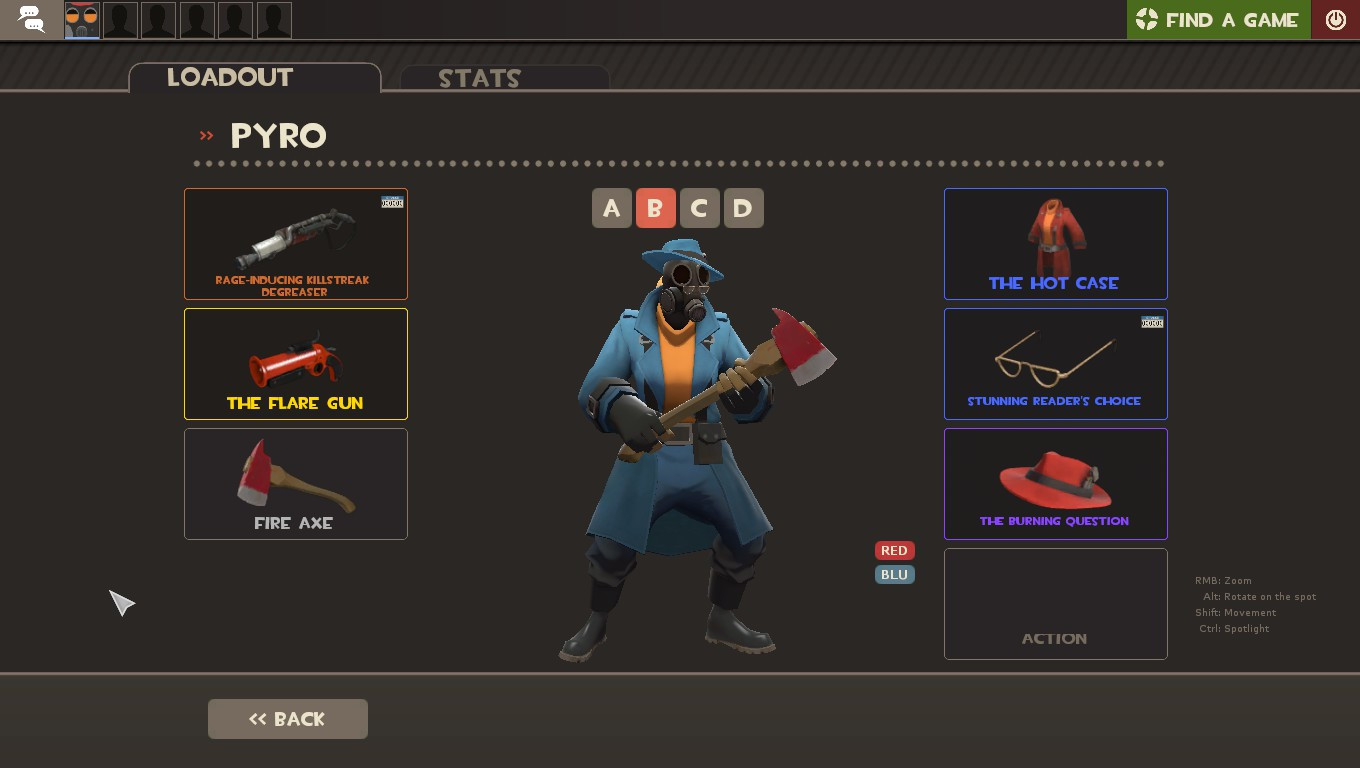Select the Flare Gun secondary weapon

296,363
